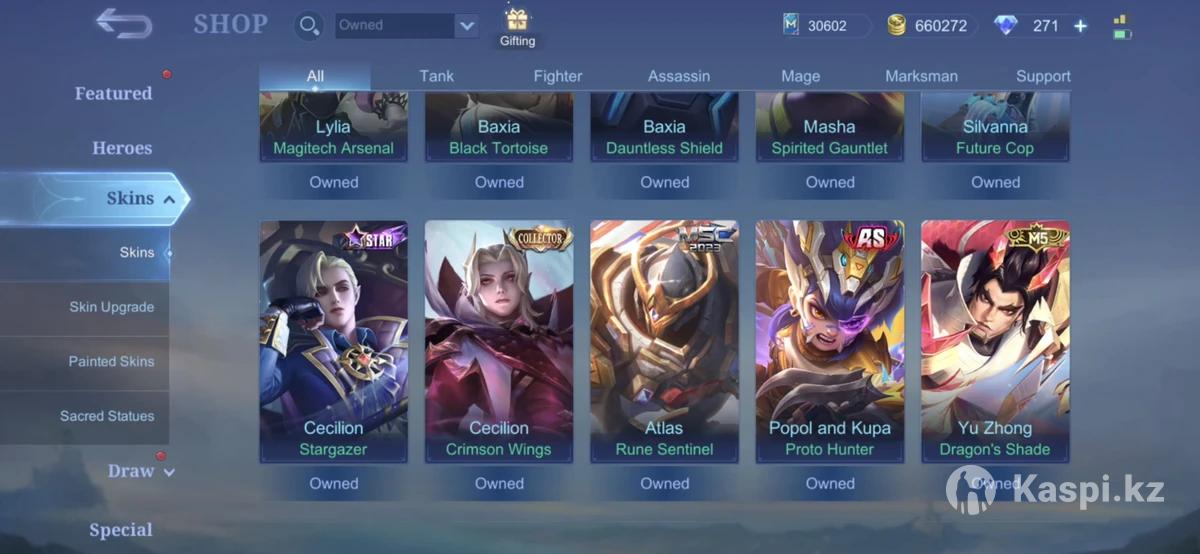Screen dimensions: 1200x554
Task: Switch to the Tank tab
Action: click(x=437, y=76)
